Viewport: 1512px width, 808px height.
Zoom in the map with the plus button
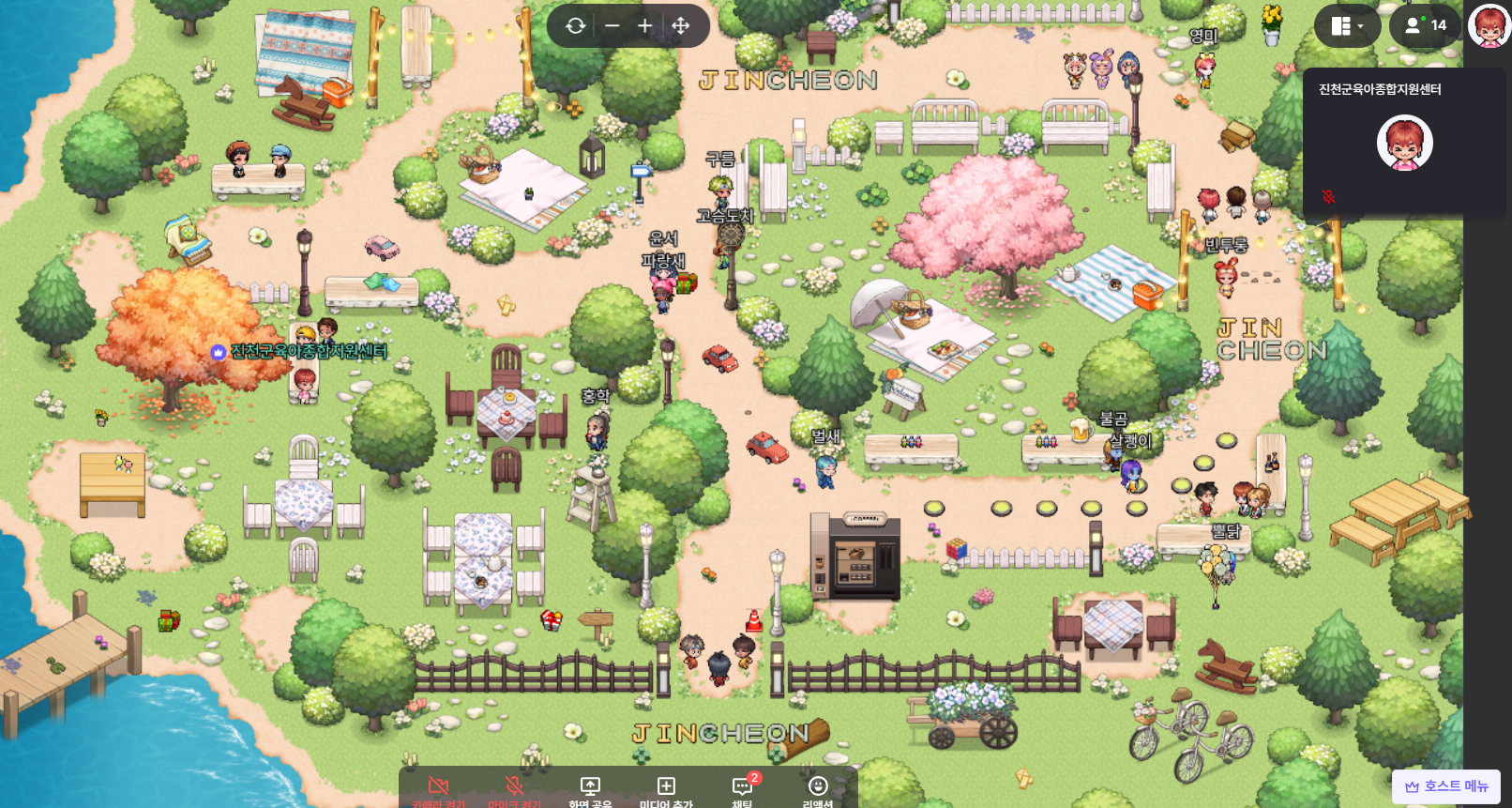coord(645,26)
